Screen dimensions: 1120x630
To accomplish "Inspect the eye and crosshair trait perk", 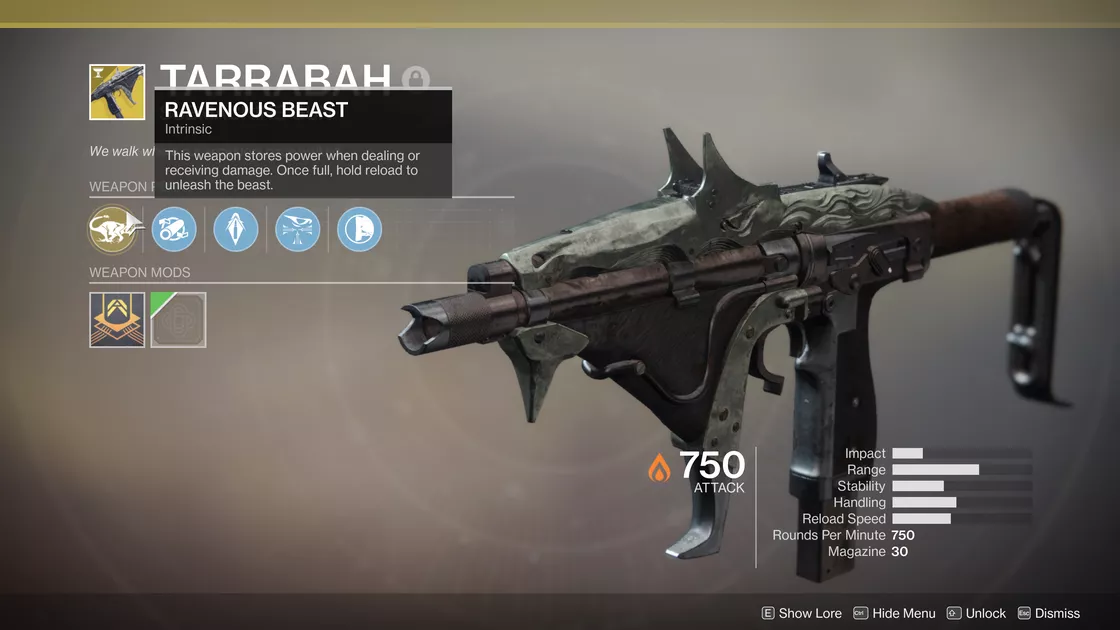I will 297,230.
